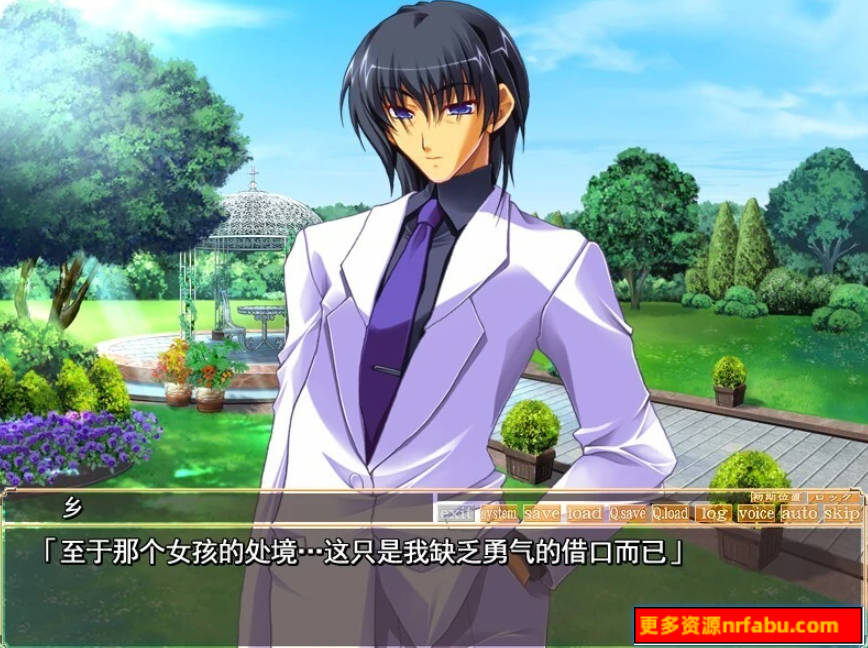Show the dialogue log
The width and height of the screenshot is (868, 648).
(x=713, y=513)
